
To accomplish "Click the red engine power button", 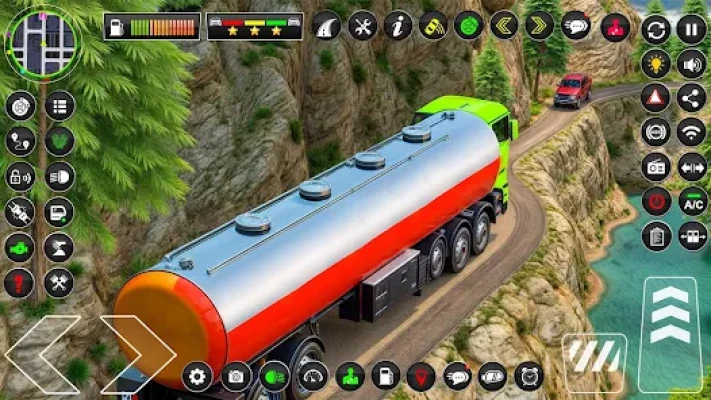I will [656, 201].
